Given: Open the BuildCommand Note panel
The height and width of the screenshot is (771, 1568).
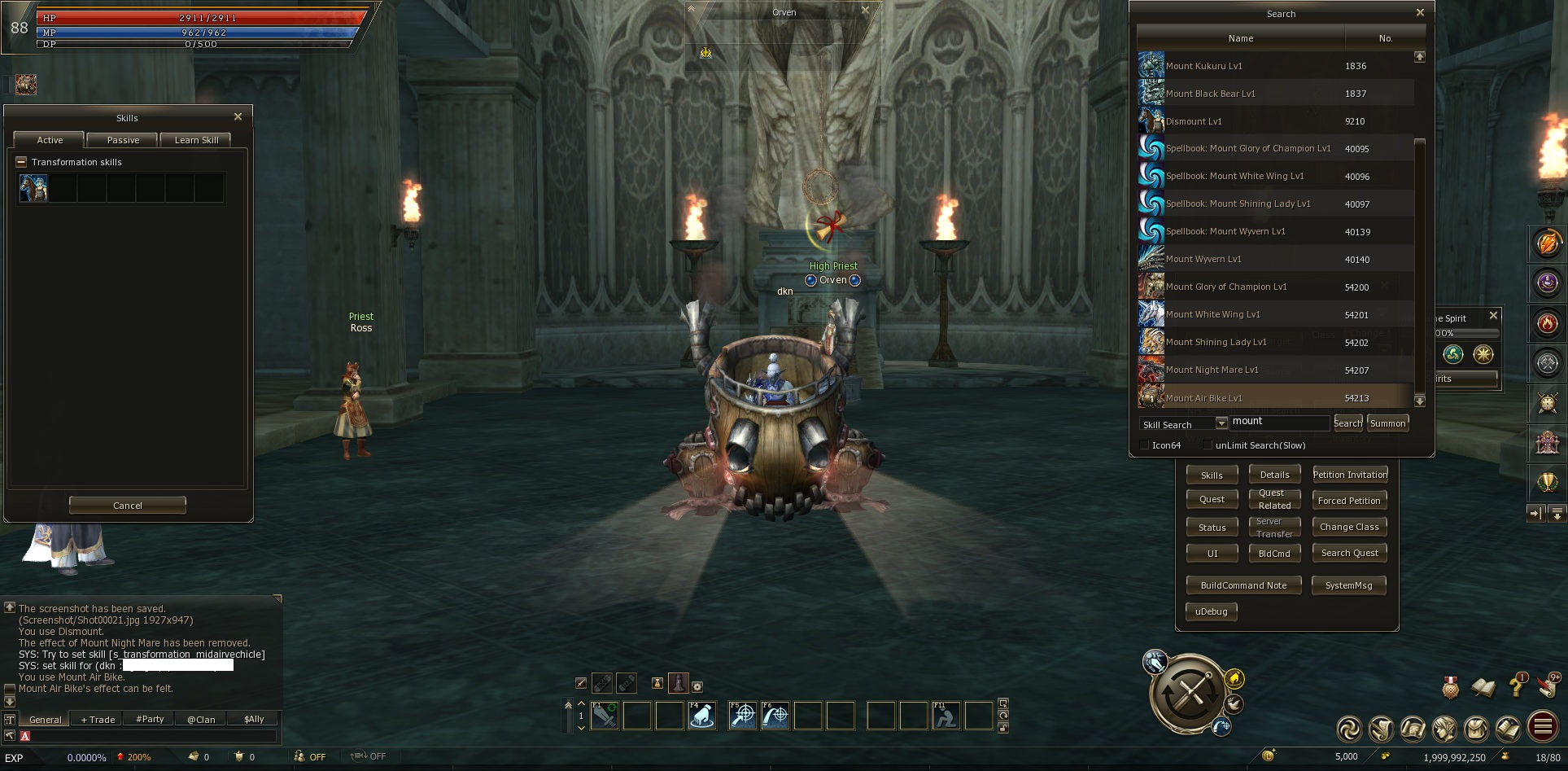Looking at the screenshot, I should [1243, 585].
